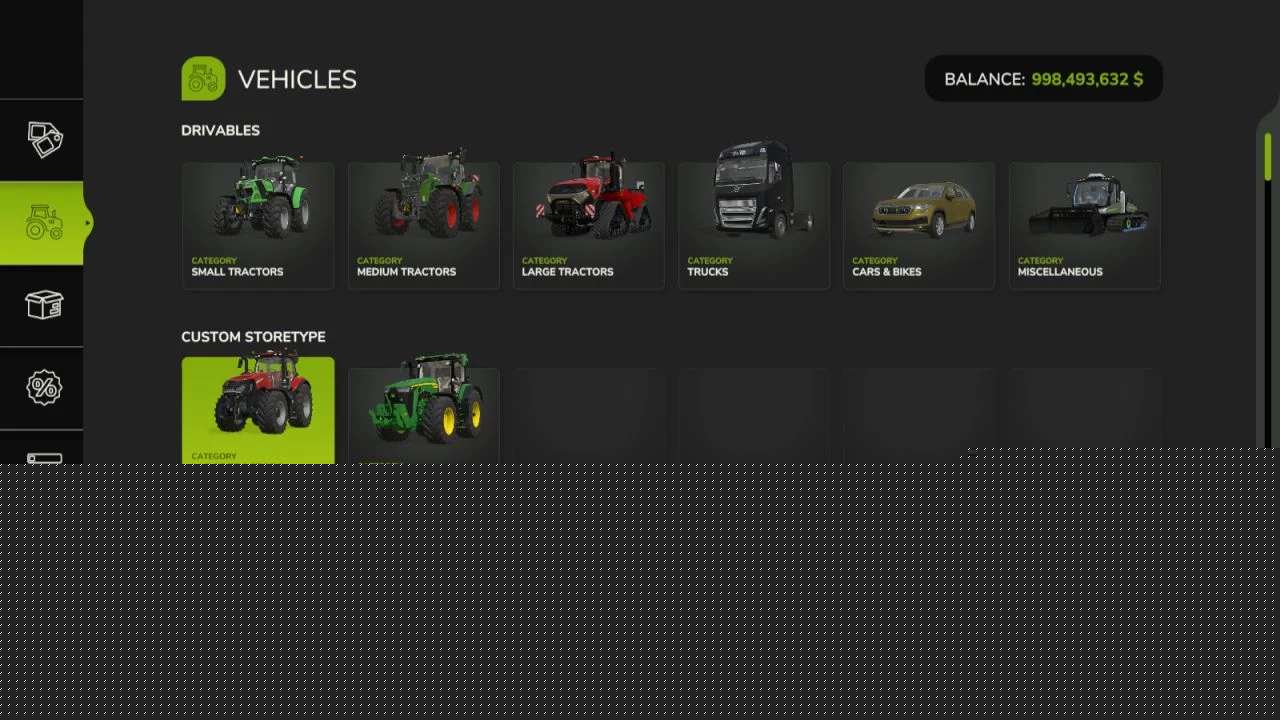Open the green John Deere tractor category
Image resolution: width=1280 pixels, height=720 pixels.
(423, 412)
